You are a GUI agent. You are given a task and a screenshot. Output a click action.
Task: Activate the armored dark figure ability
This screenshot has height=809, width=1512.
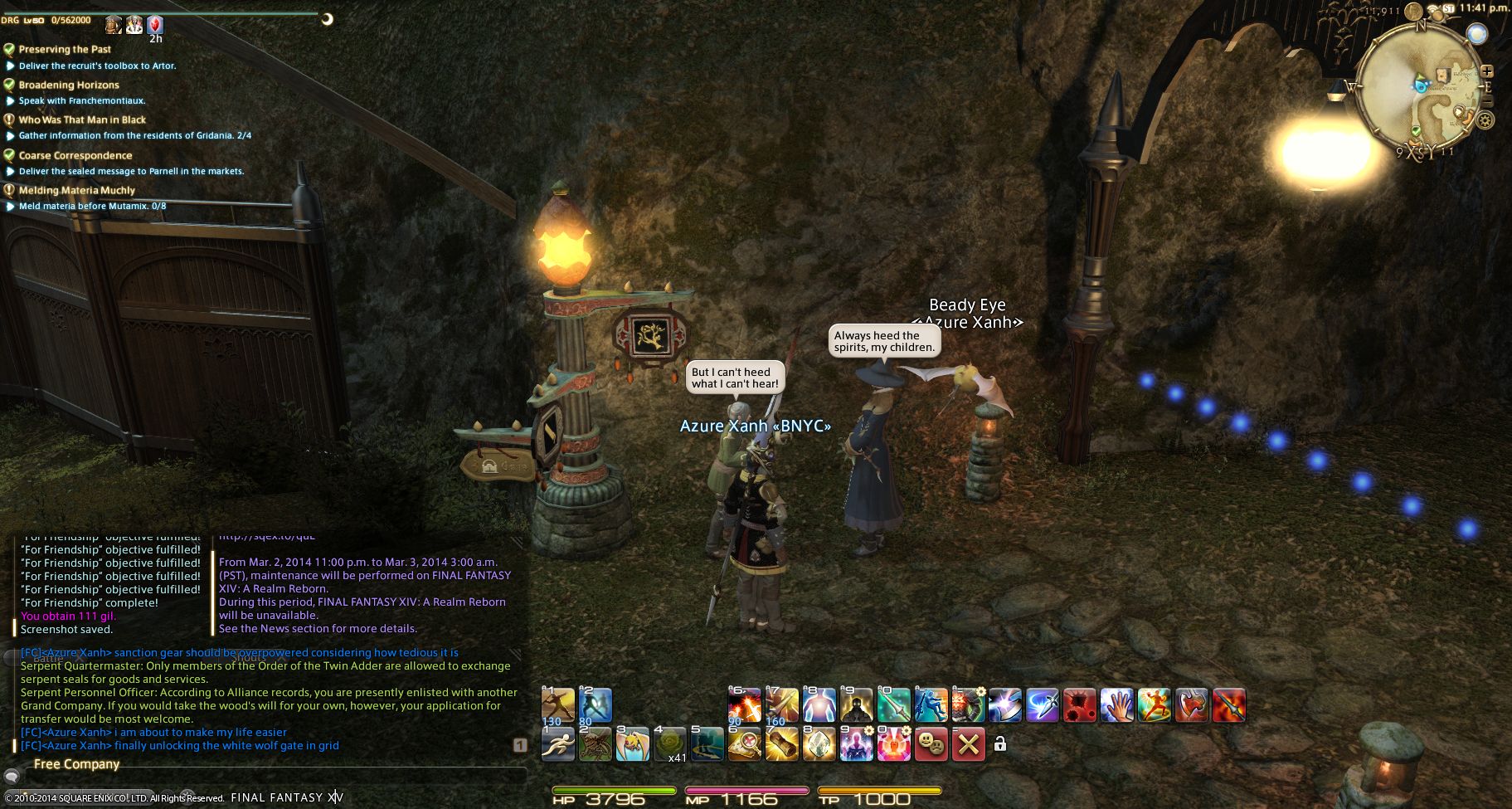[x=855, y=706]
